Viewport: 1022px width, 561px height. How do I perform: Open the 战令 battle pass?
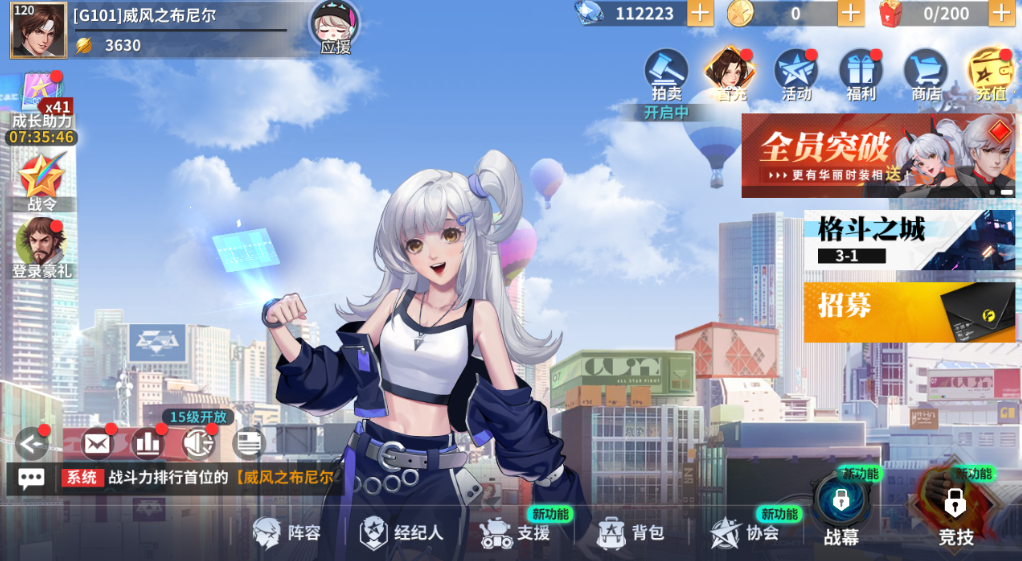point(42,182)
